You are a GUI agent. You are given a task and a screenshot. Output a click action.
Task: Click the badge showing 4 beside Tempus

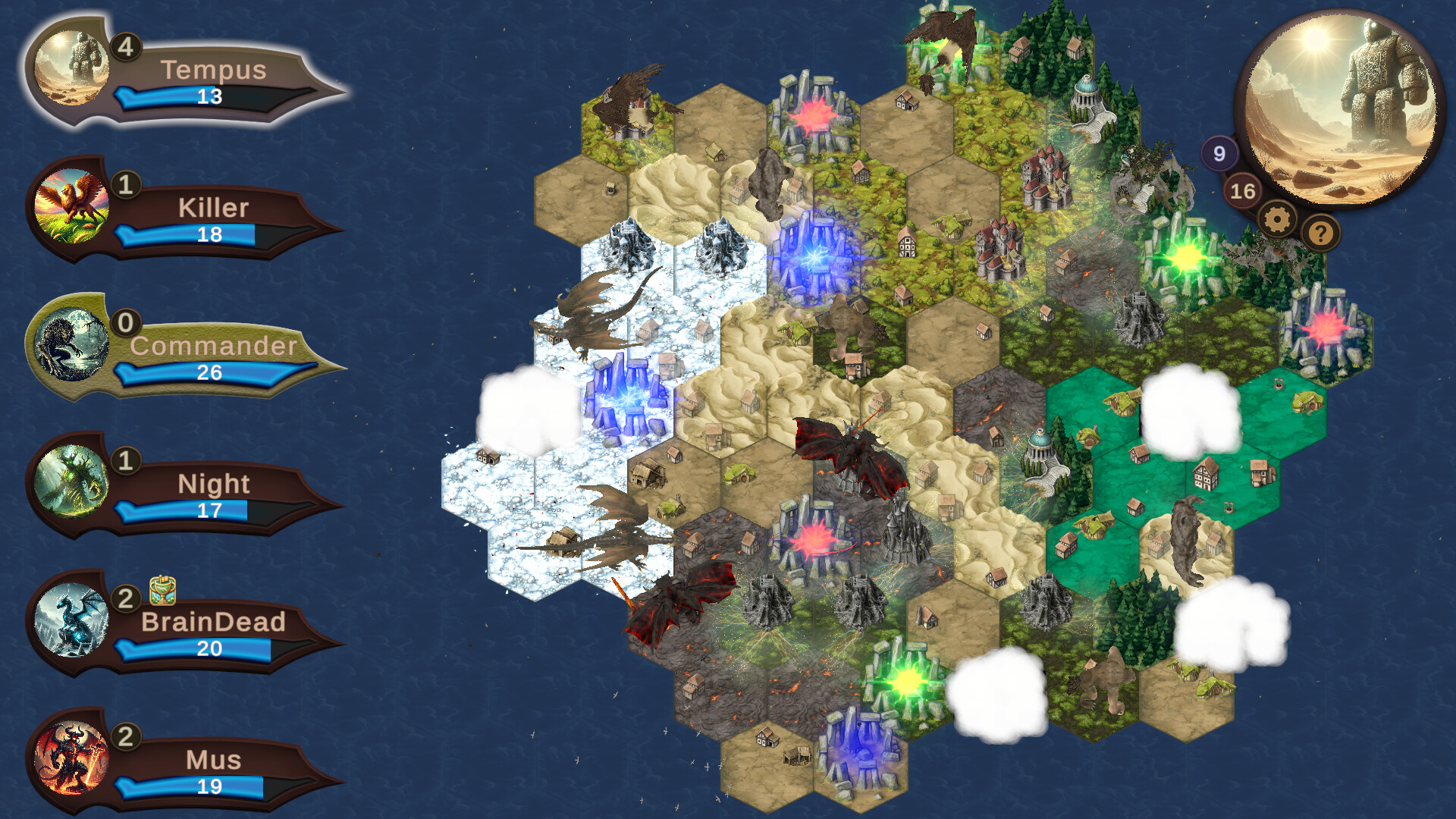(126, 47)
